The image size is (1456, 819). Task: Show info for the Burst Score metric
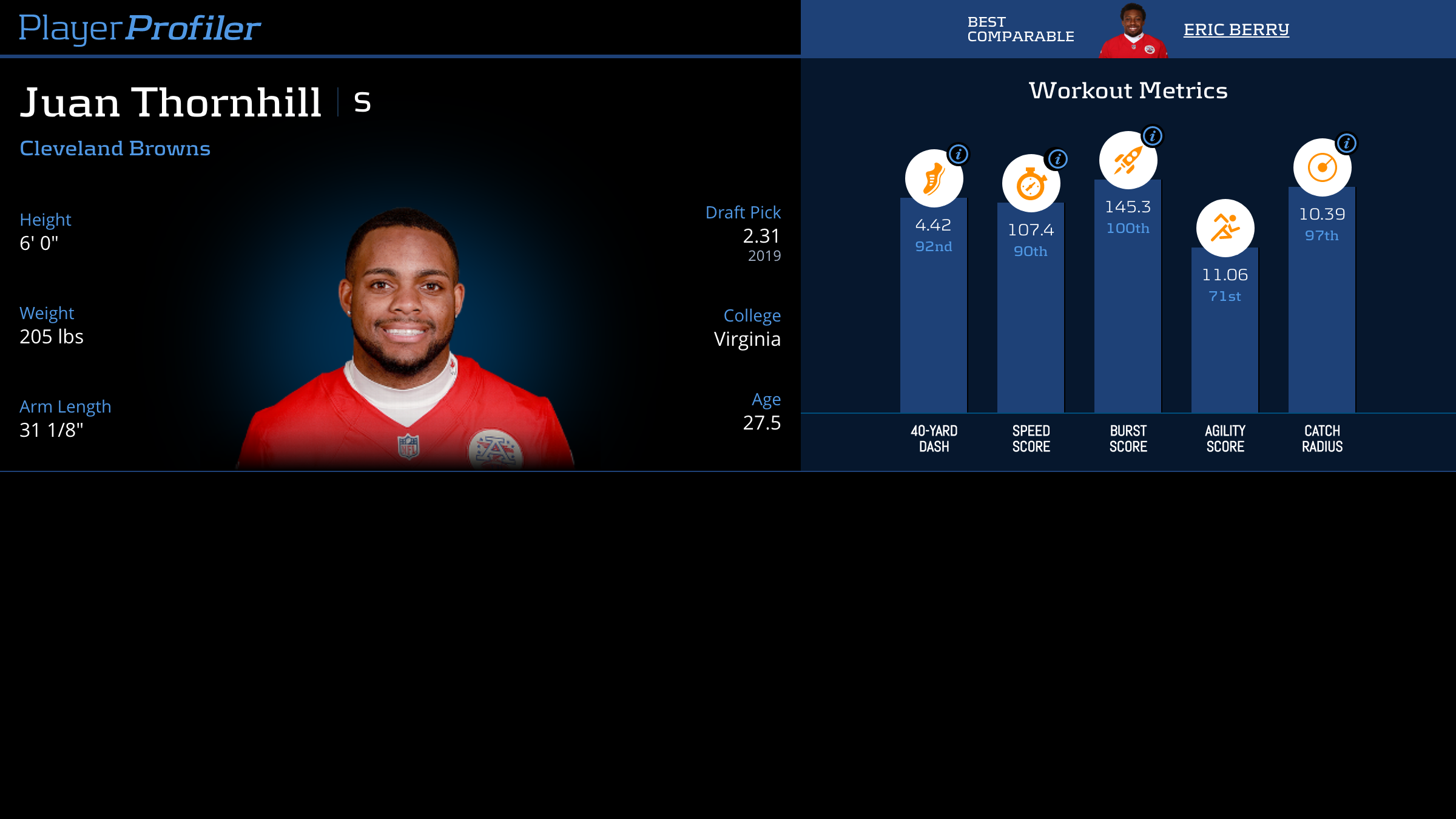tap(1153, 136)
